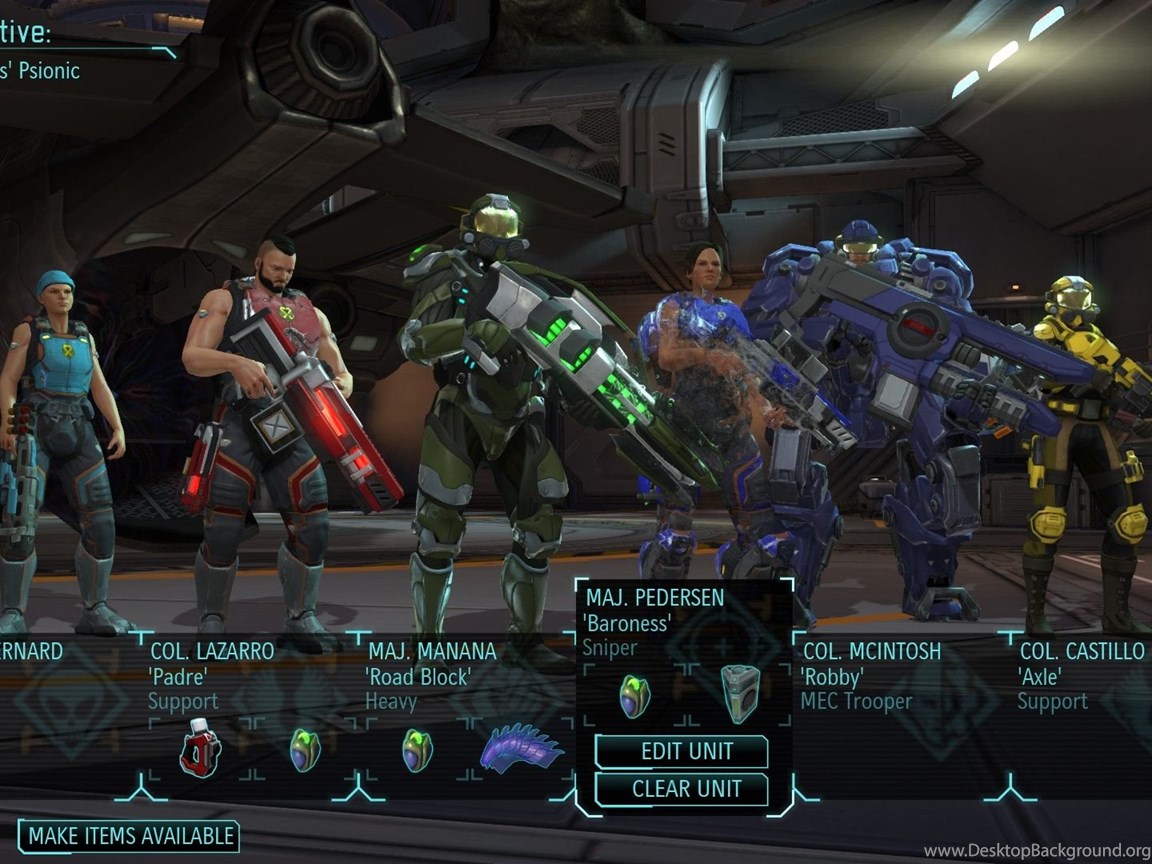
Task: Select Pedersen's gray device item slot
Action: (x=743, y=692)
